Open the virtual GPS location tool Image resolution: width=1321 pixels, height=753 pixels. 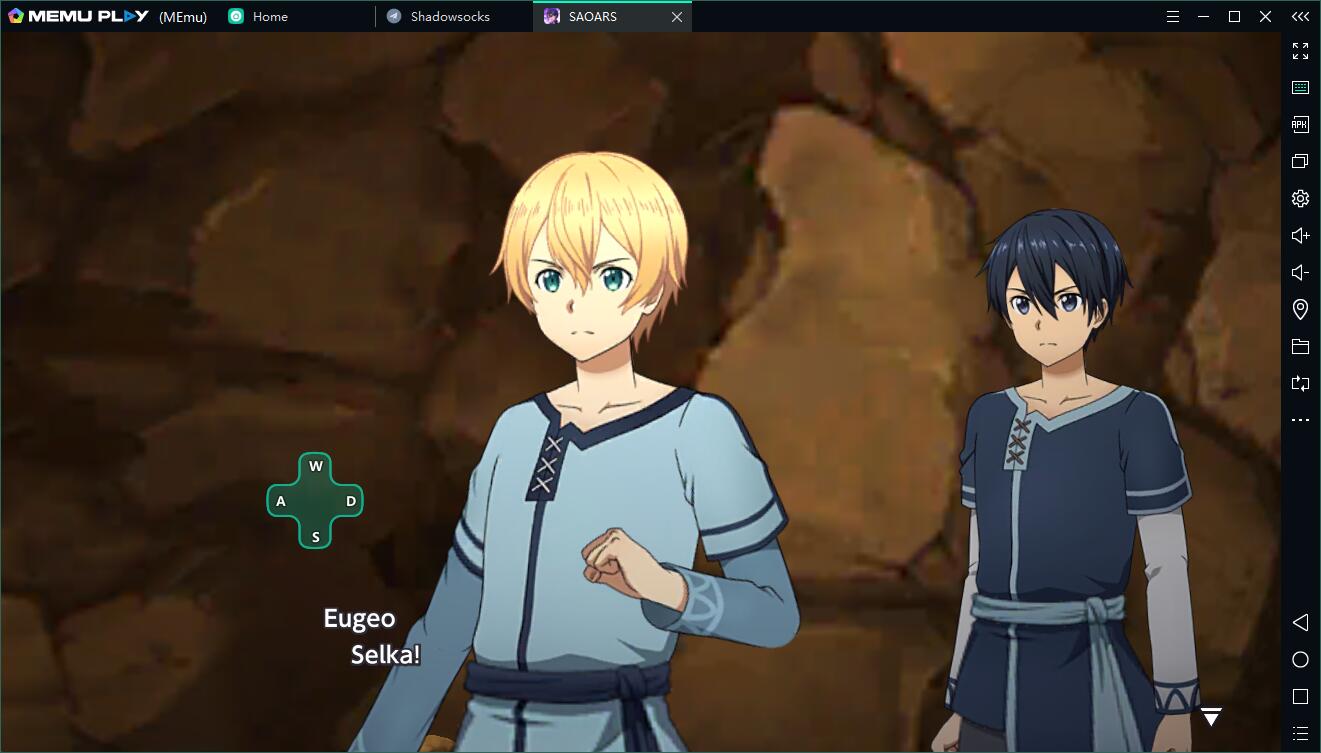point(1300,309)
